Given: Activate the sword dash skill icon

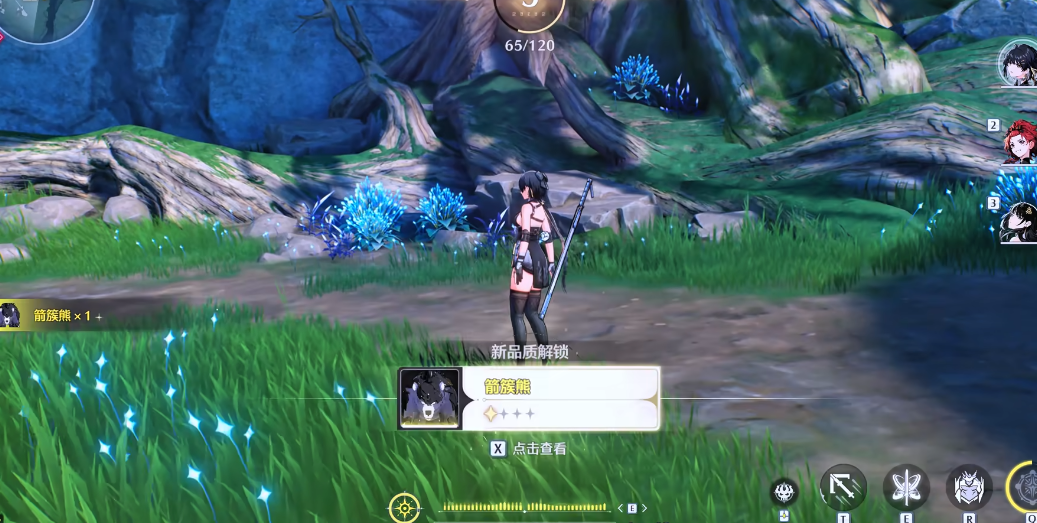Looking at the screenshot, I should click(843, 488).
